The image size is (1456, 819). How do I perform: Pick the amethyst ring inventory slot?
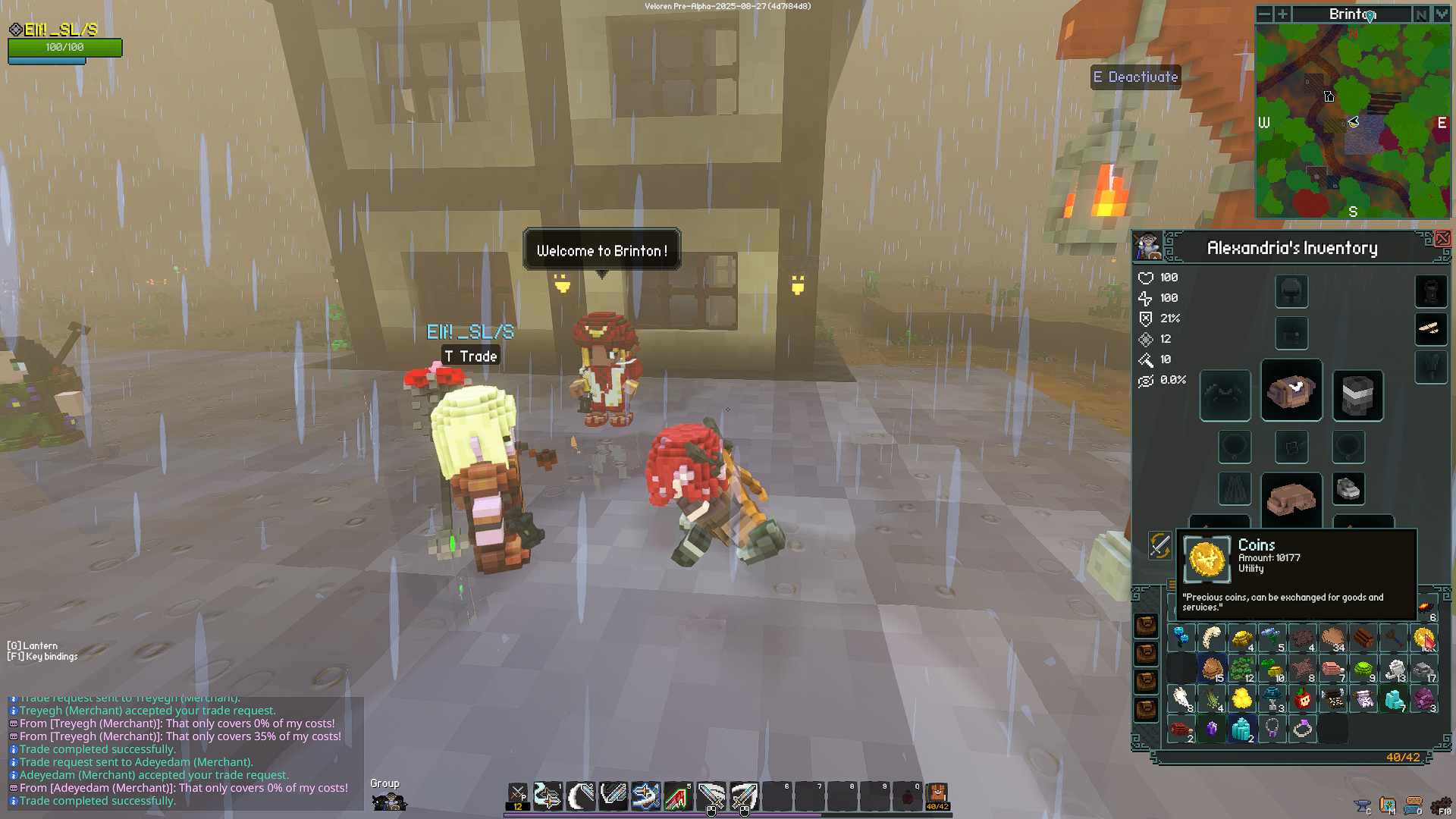1303,729
